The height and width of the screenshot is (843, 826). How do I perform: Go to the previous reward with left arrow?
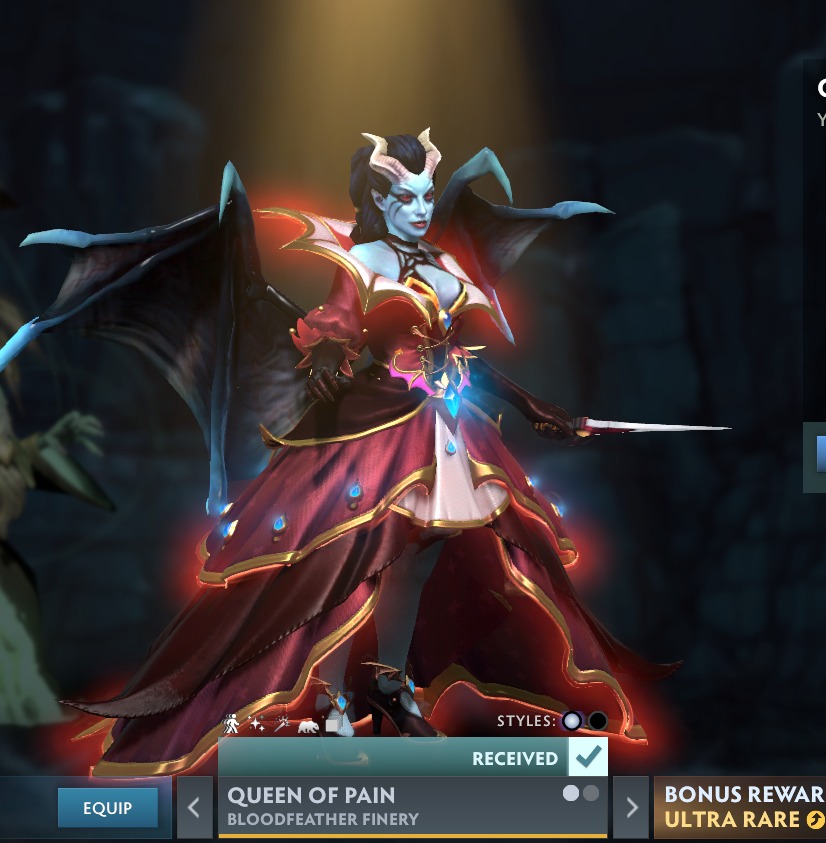195,807
